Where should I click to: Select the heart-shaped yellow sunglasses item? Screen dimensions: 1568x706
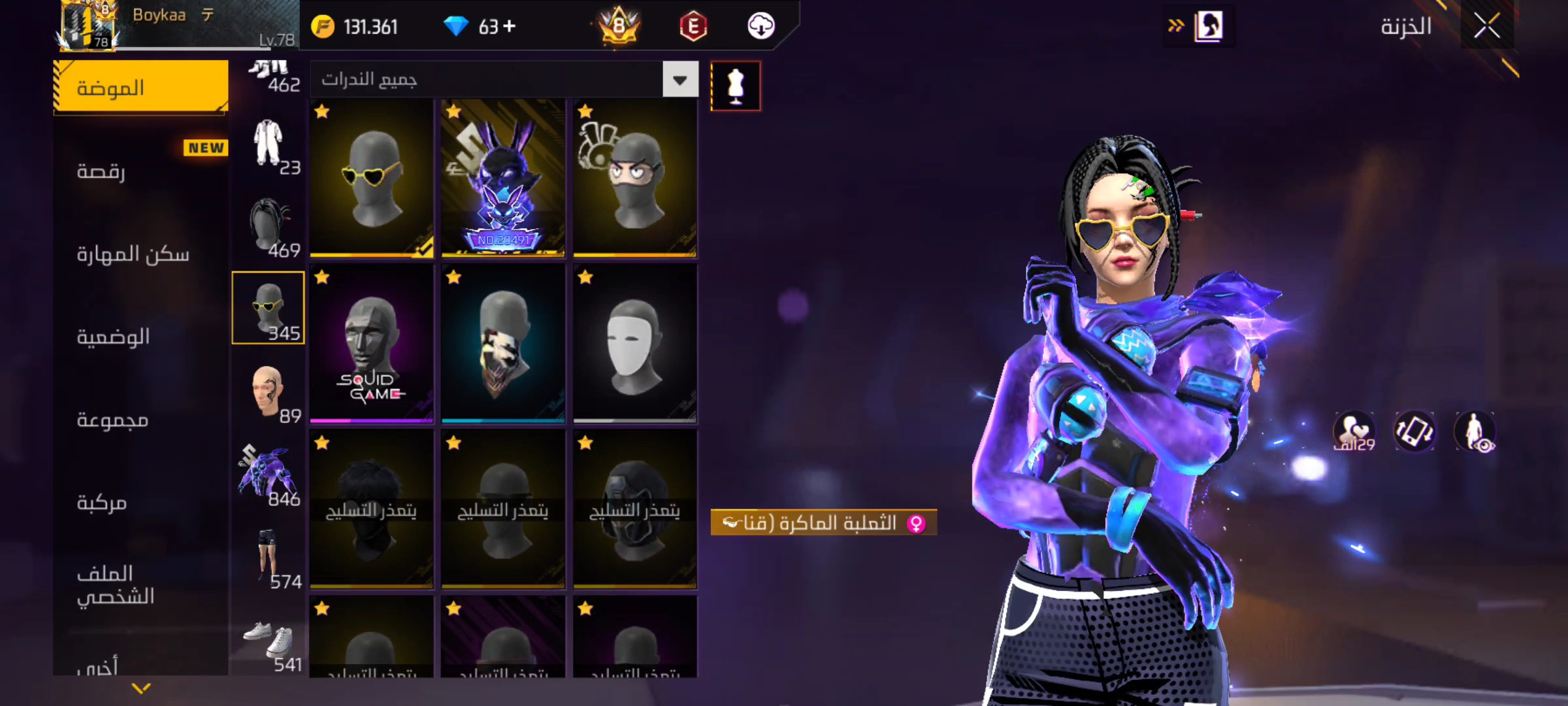(371, 178)
